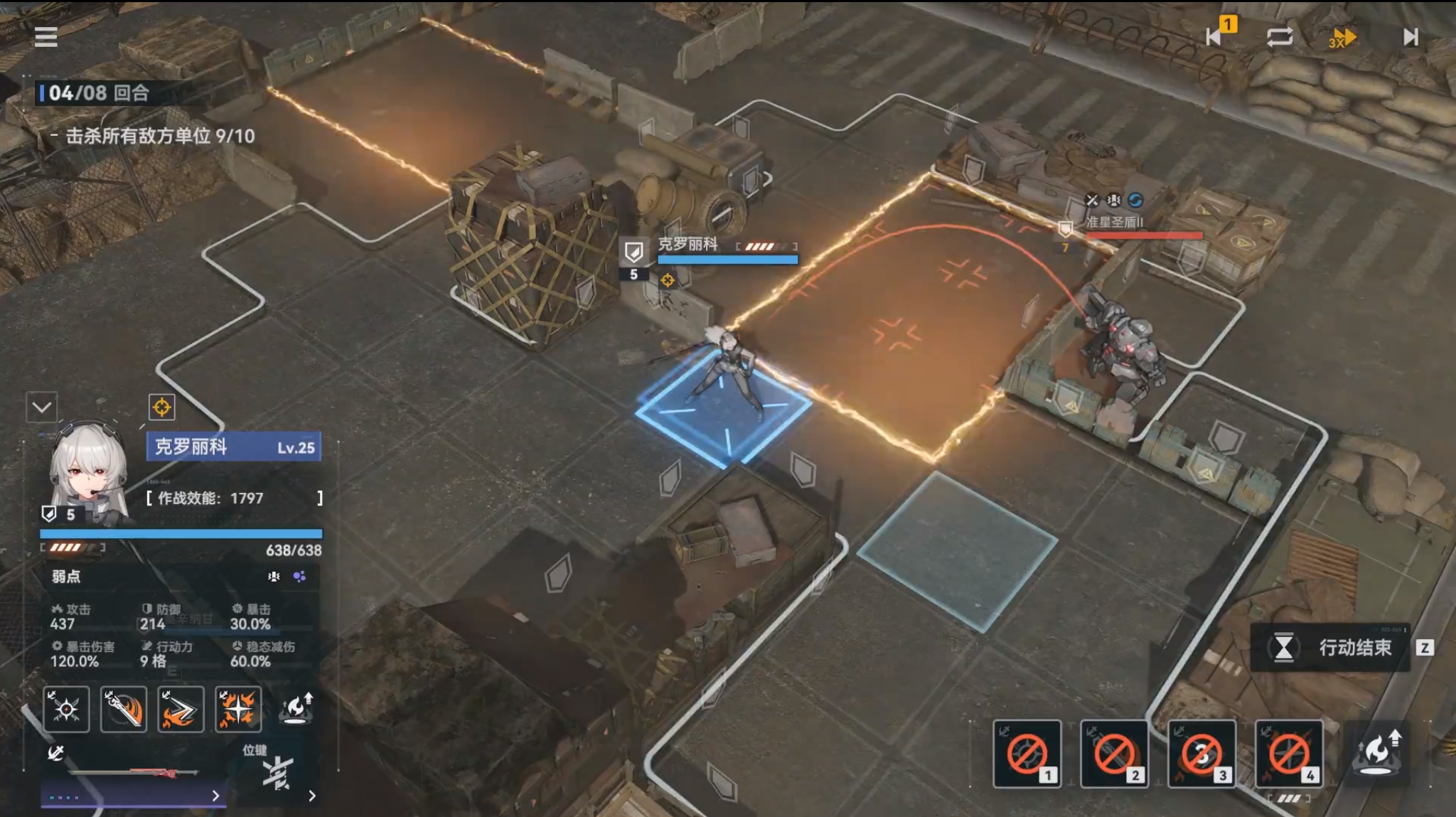Open the hamburger menu
Image resolution: width=1456 pixels, height=817 pixels.
coord(45,36)
